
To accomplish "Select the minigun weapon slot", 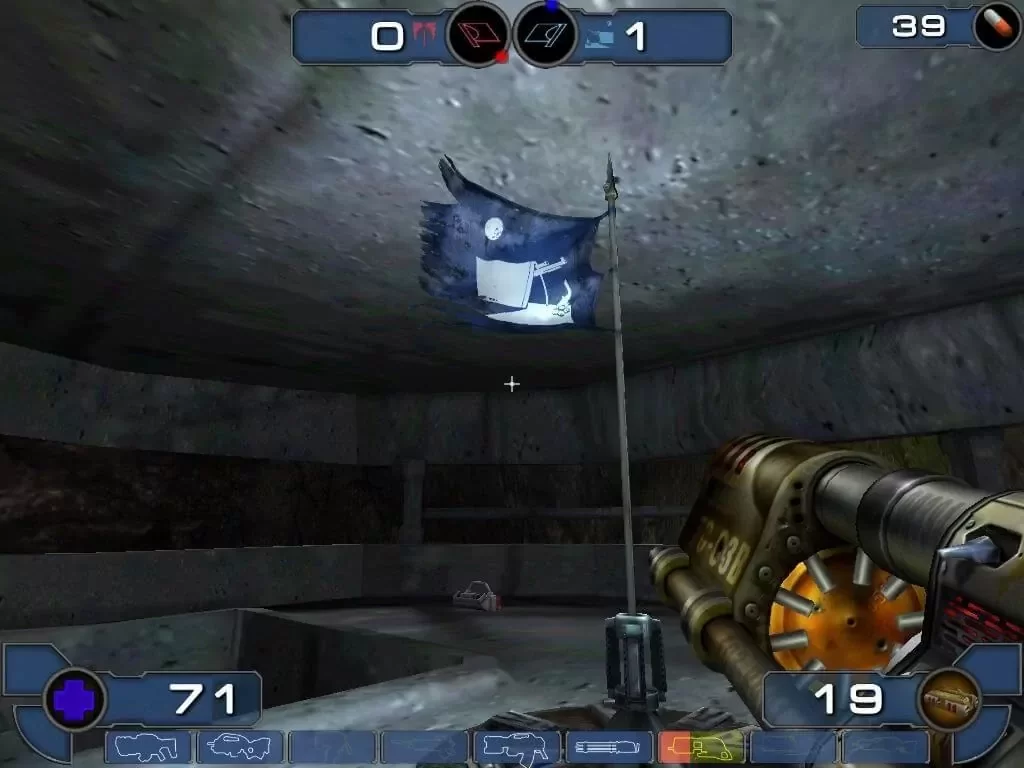I will (608, 747).
